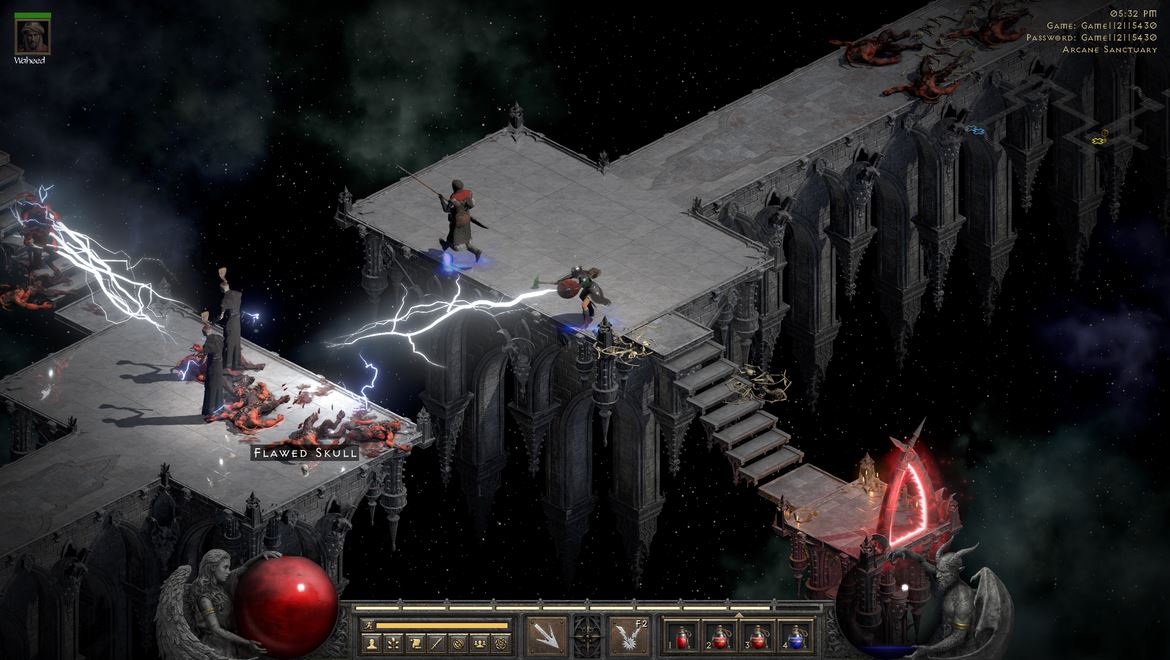The height and width of the screenshot is (660, 1170).
Task: Open the quest log scroll icon
Action: [414, 643]
